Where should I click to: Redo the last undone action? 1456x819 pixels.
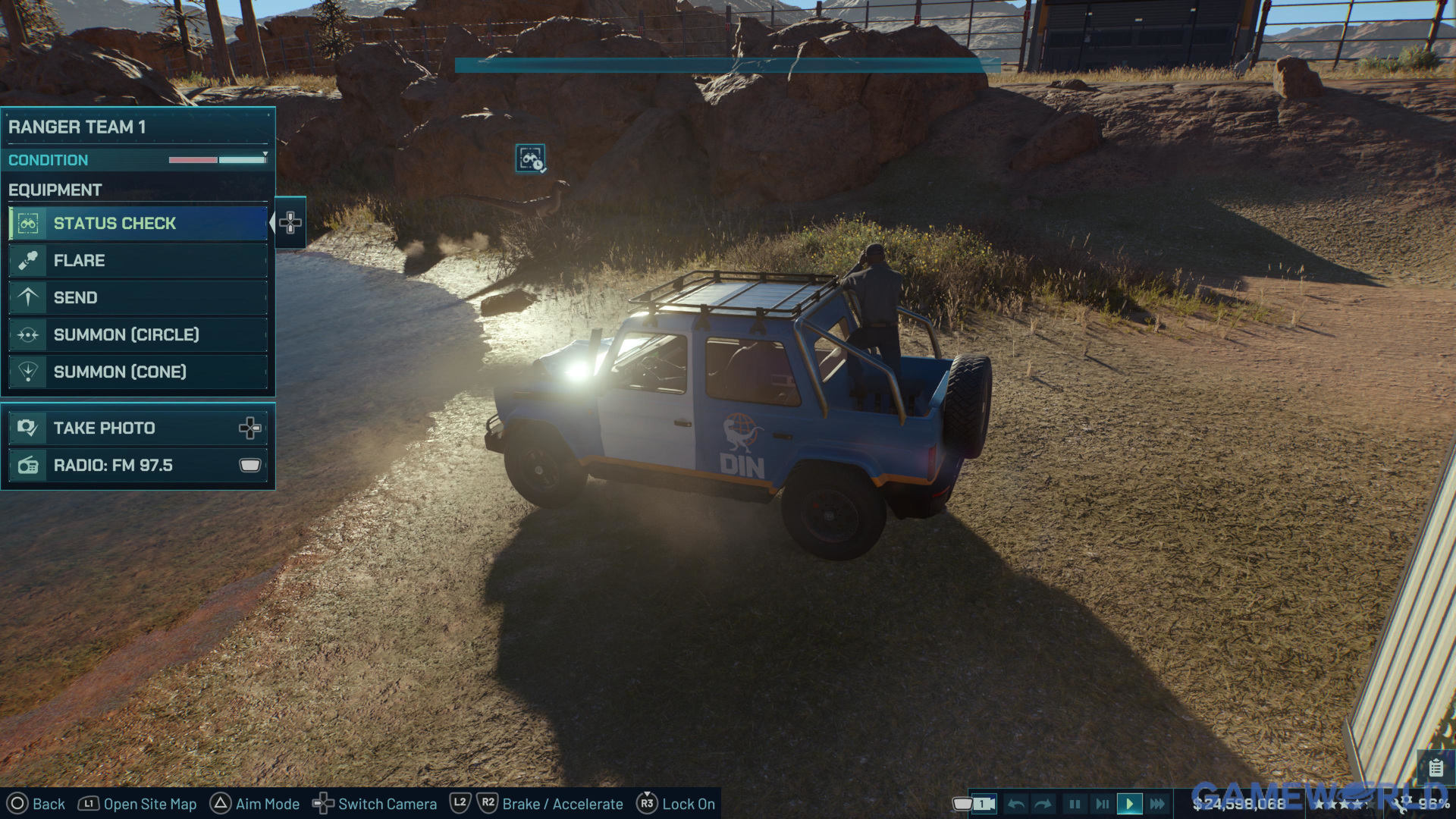1043,804
